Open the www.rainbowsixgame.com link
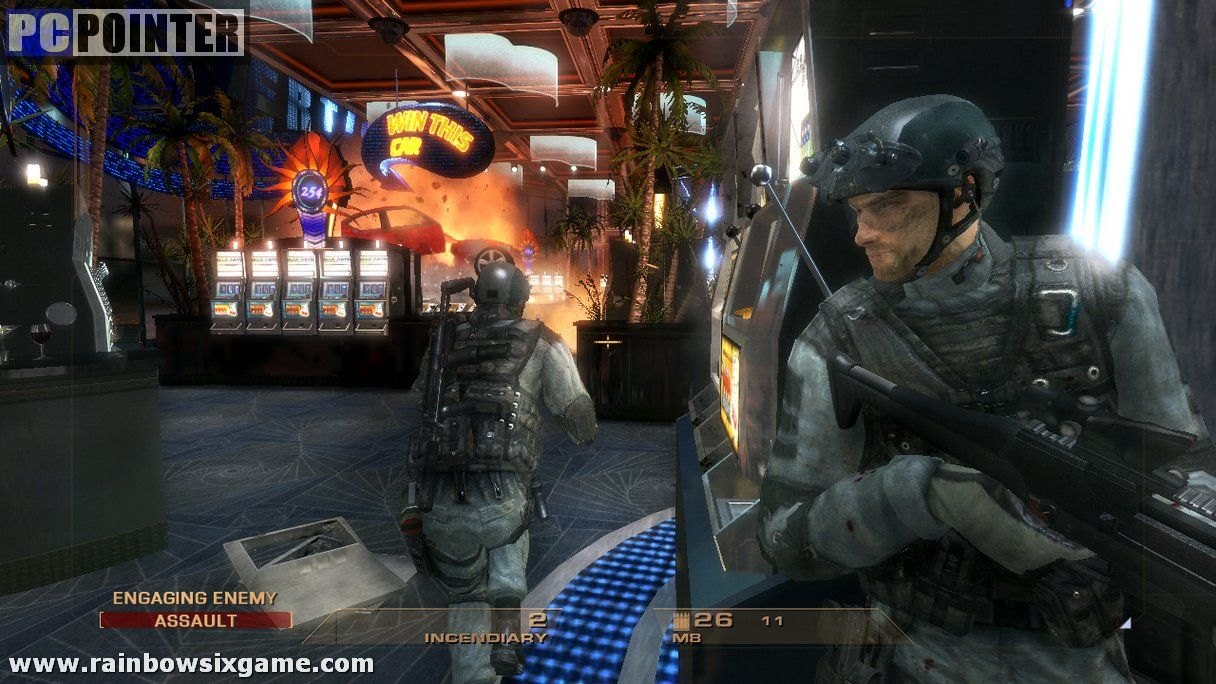1216x684 pixels. point(191,663)
